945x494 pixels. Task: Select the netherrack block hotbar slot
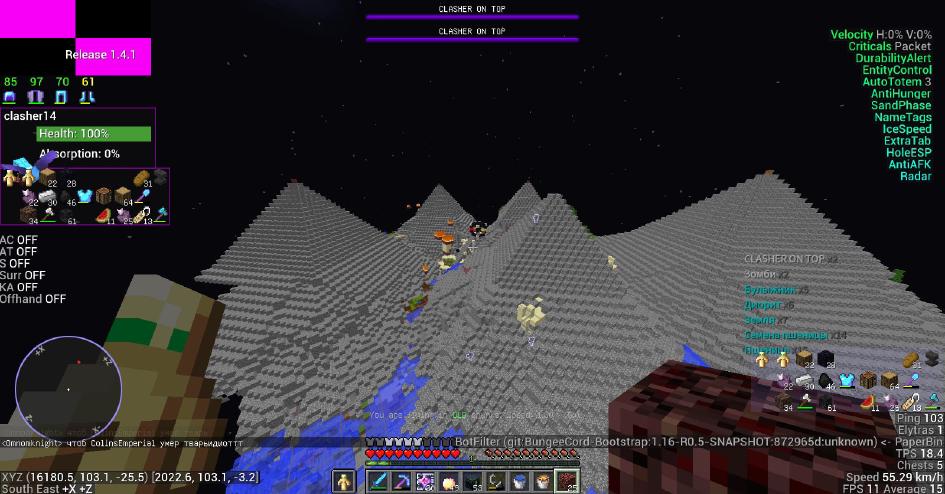(x=567, y=481)
